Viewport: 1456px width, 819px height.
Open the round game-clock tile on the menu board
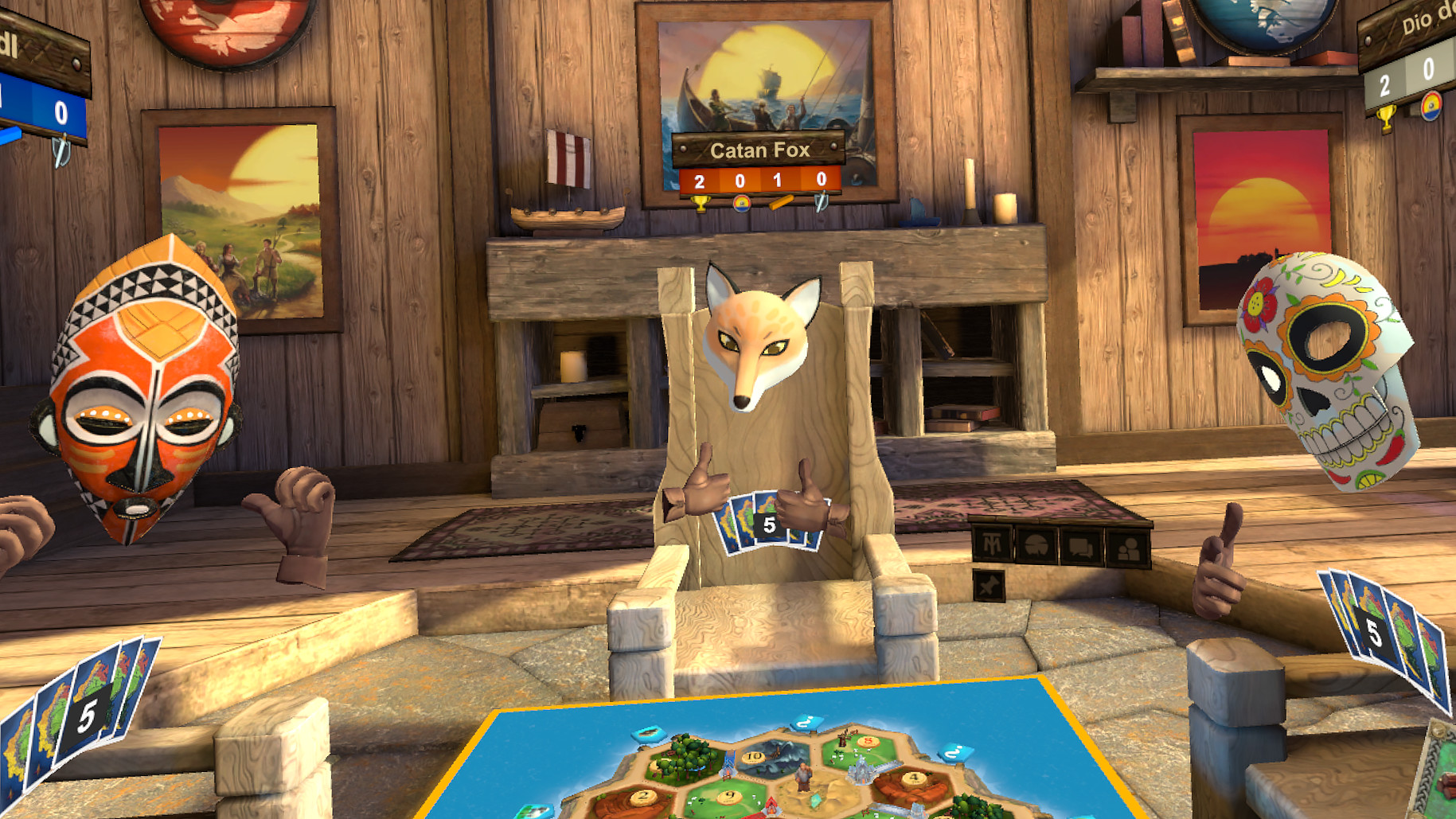1036,545
